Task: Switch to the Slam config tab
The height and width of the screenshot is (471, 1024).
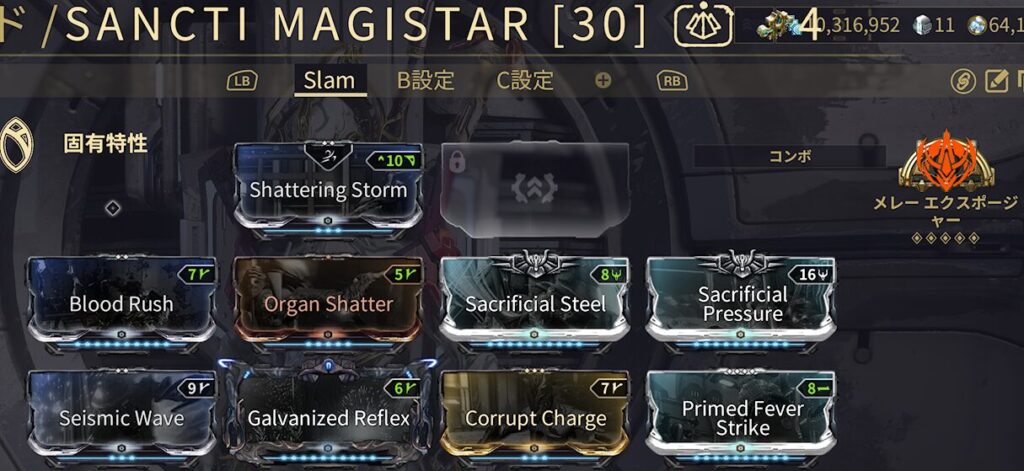Action: tap(330, 80)
